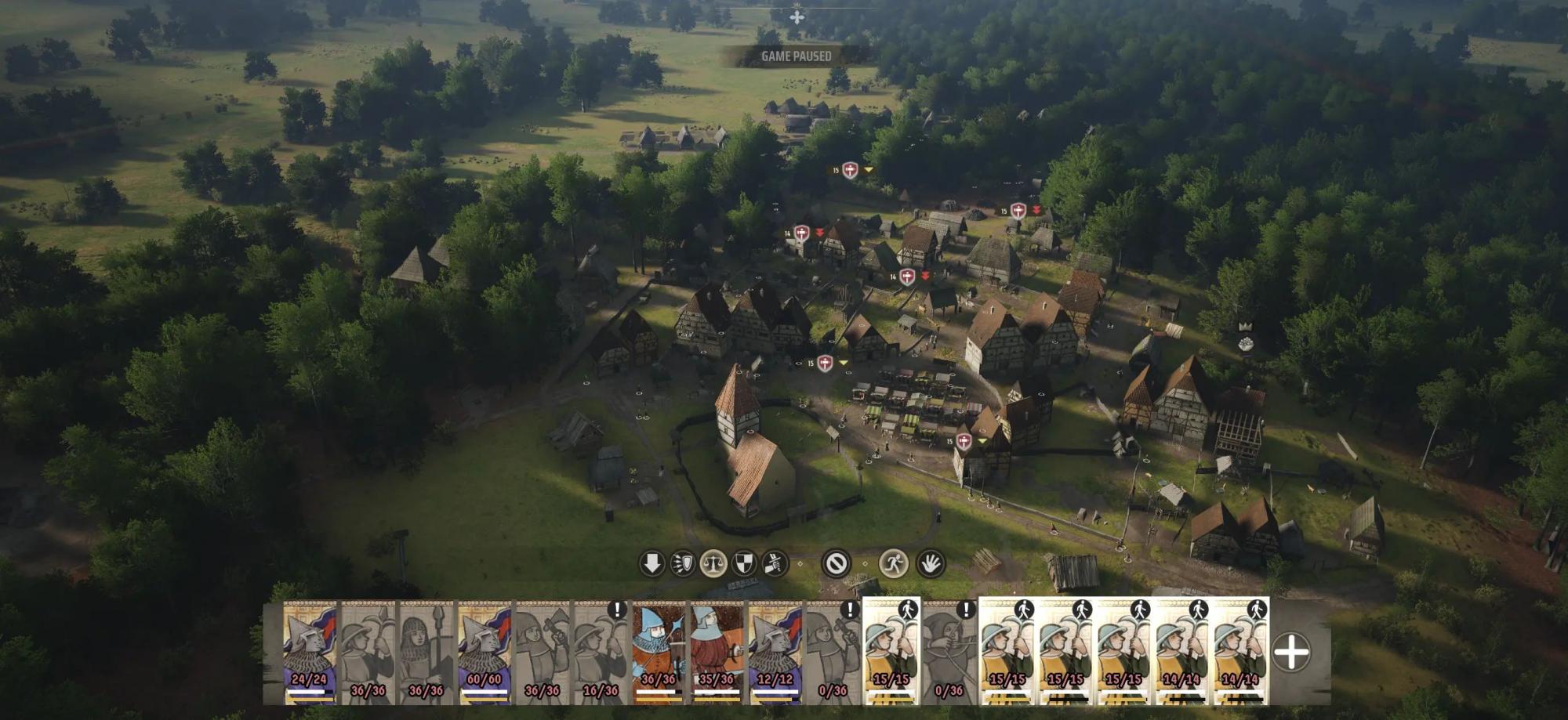Select the orange mercenary 36/36 card
The height and width of the screenshot is (720, 1568).
[659, 652]
